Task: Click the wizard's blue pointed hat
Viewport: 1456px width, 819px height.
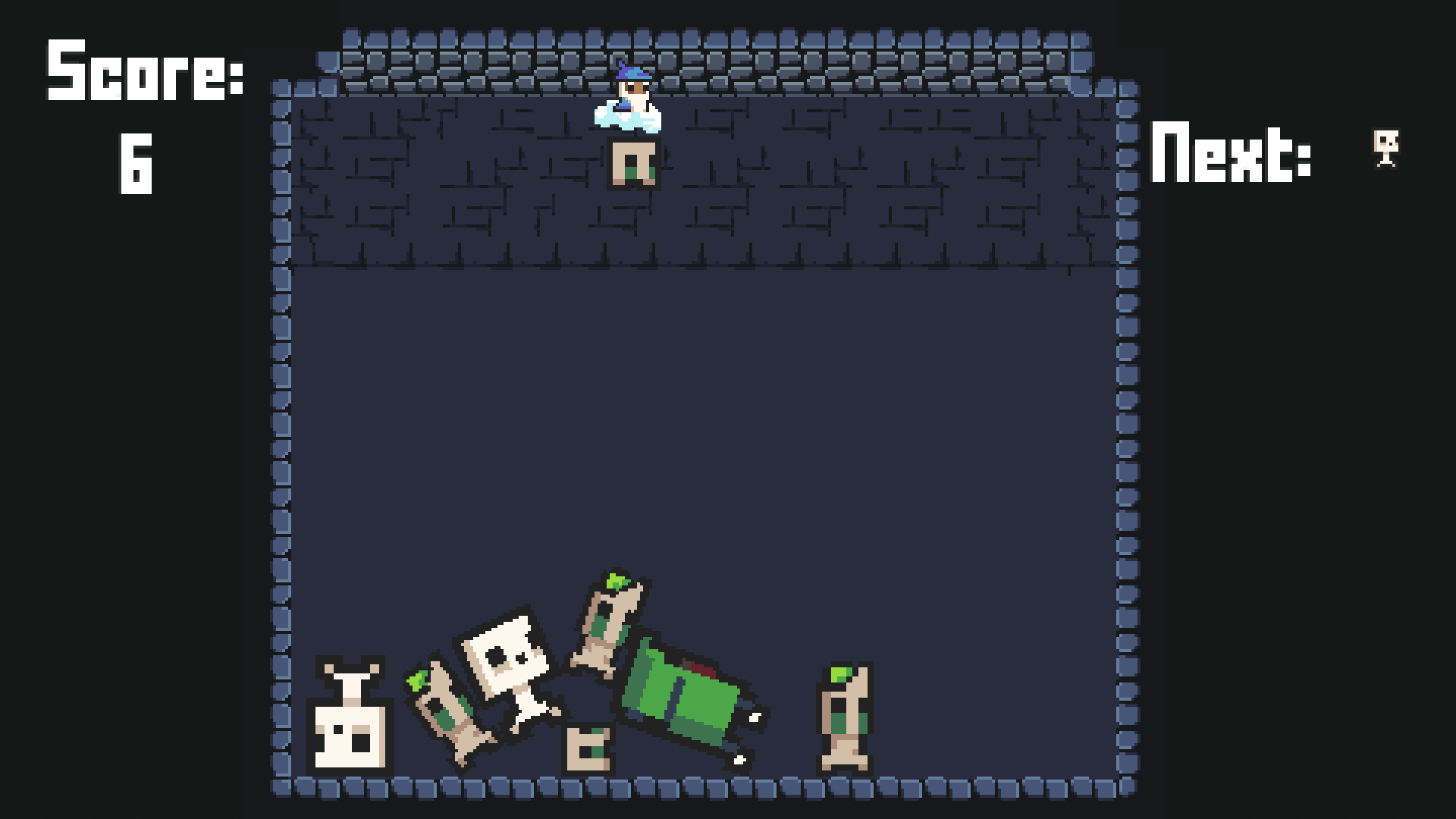Action: coord(632,72)
